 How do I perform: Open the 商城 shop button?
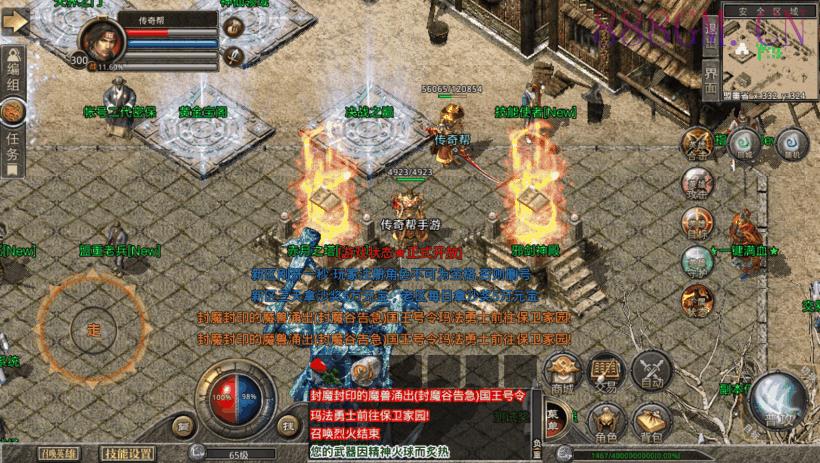(563, 375)
